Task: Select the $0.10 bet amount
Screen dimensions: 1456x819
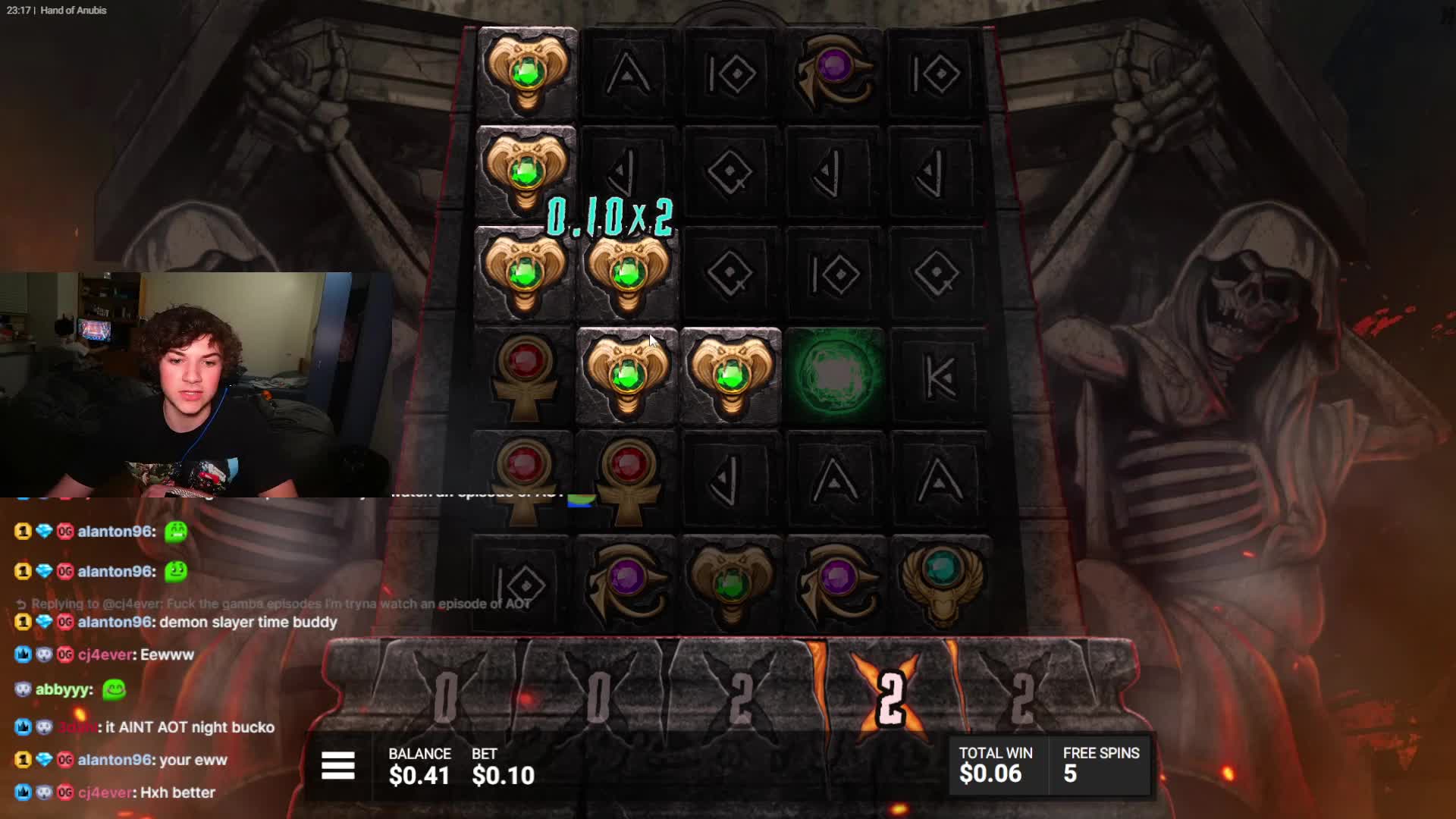Action: pos(503,775)
